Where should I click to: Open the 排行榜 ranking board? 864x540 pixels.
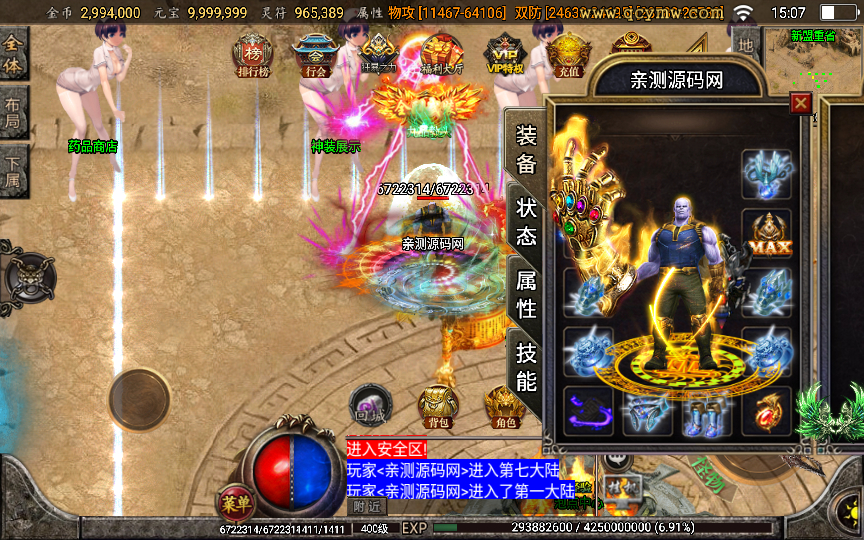tap(253, 55)
